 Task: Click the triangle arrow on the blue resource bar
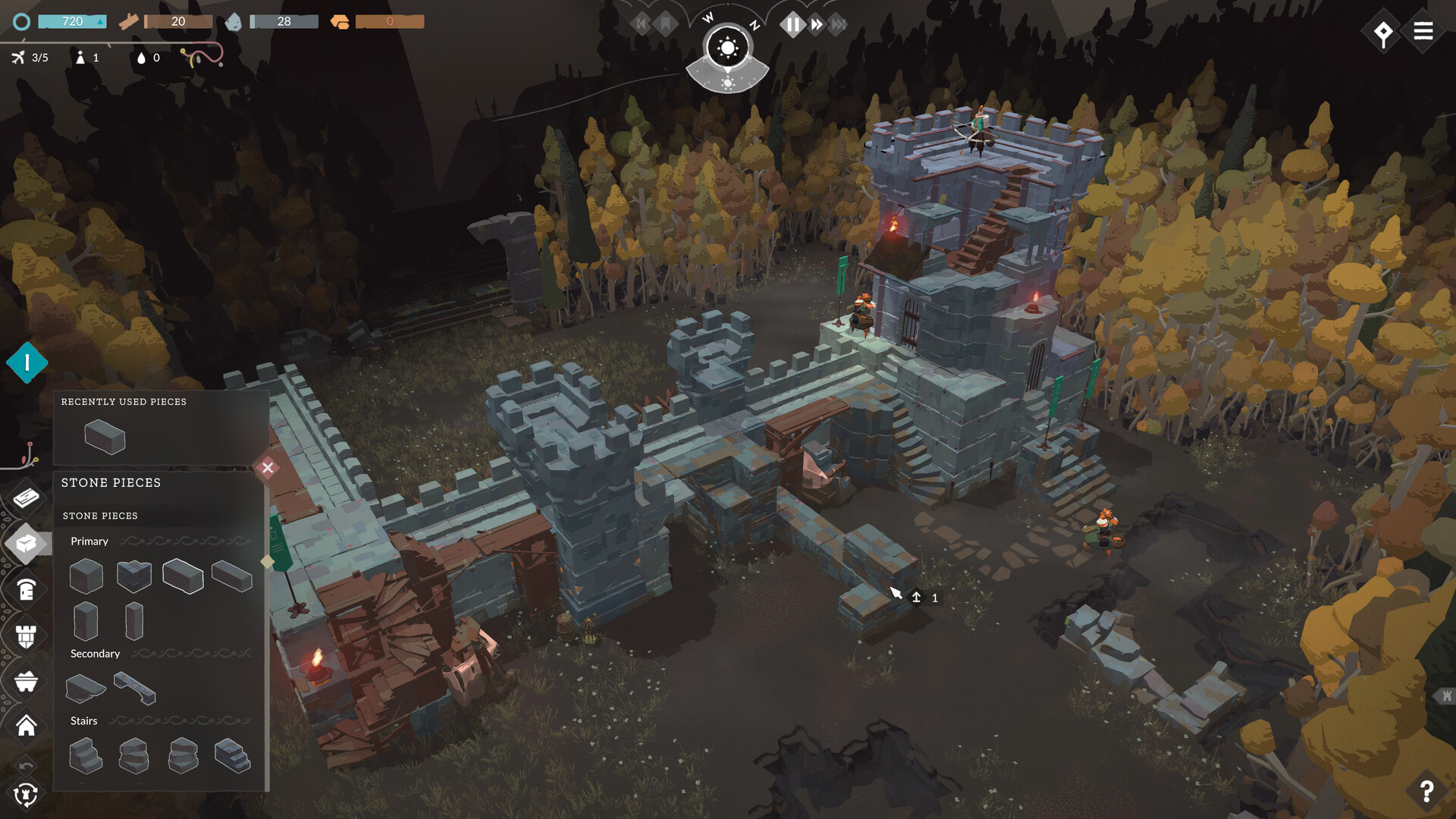coord(99,22)
